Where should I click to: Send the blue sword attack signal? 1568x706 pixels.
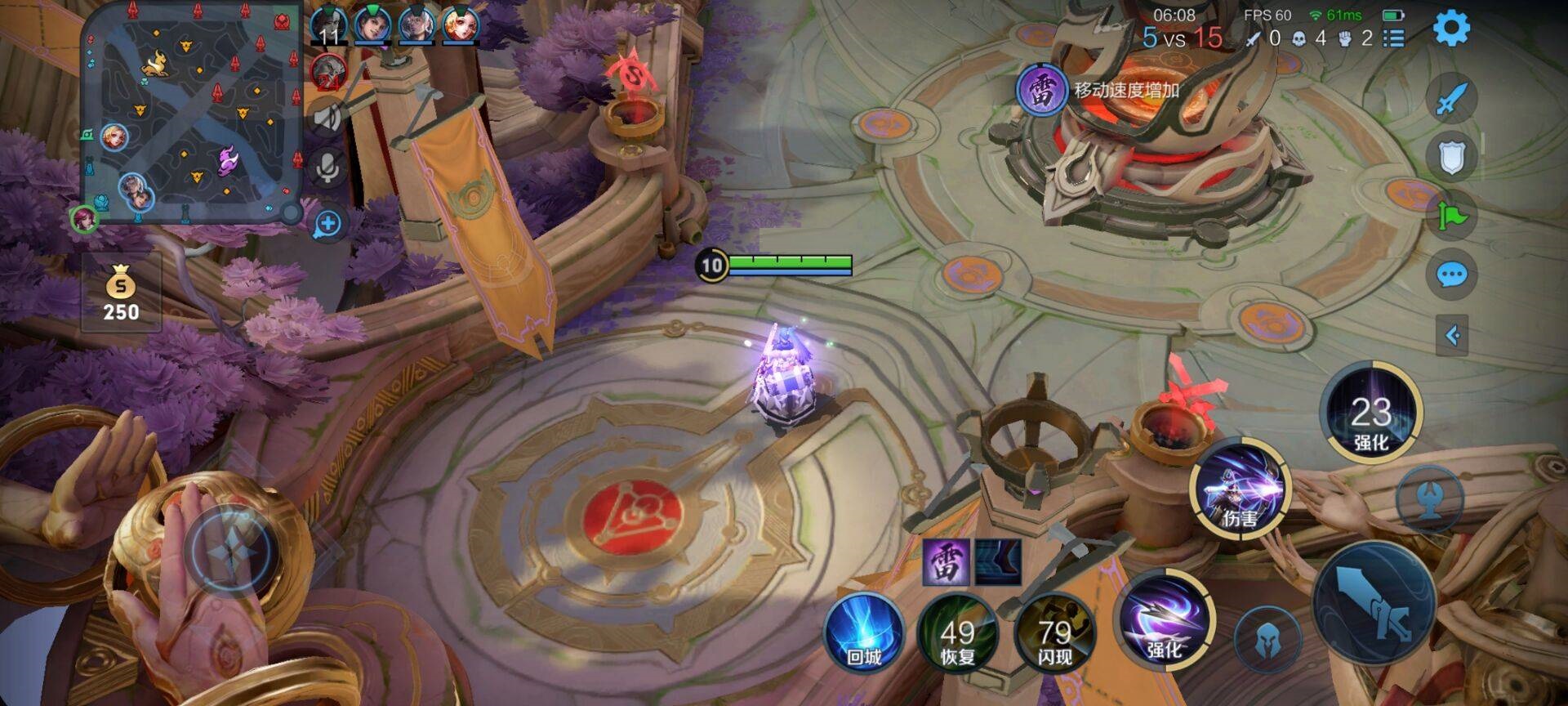click(1451, 100)
